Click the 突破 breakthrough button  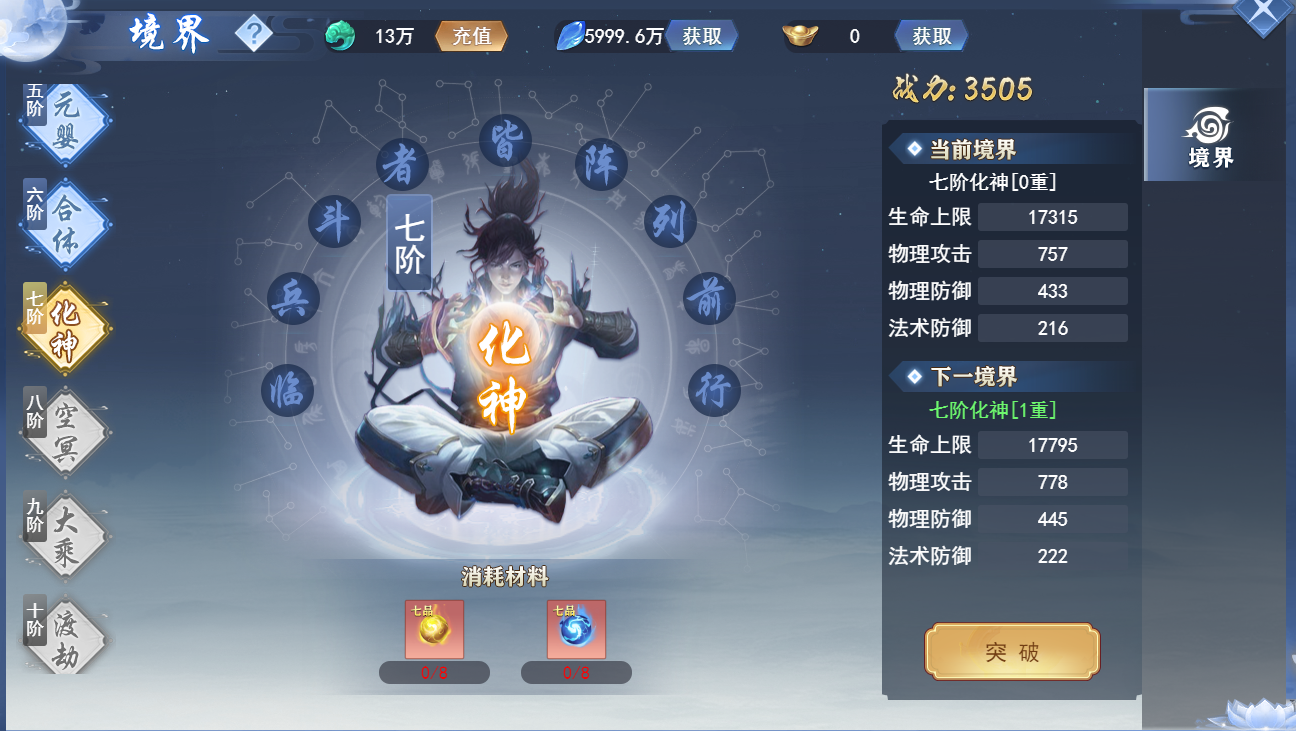[1012, 652]
